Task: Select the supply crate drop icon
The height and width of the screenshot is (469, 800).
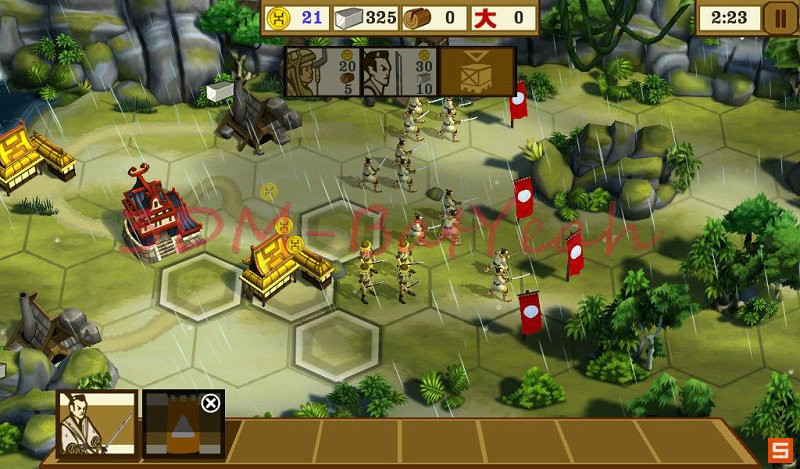Action: coord(476,72)
